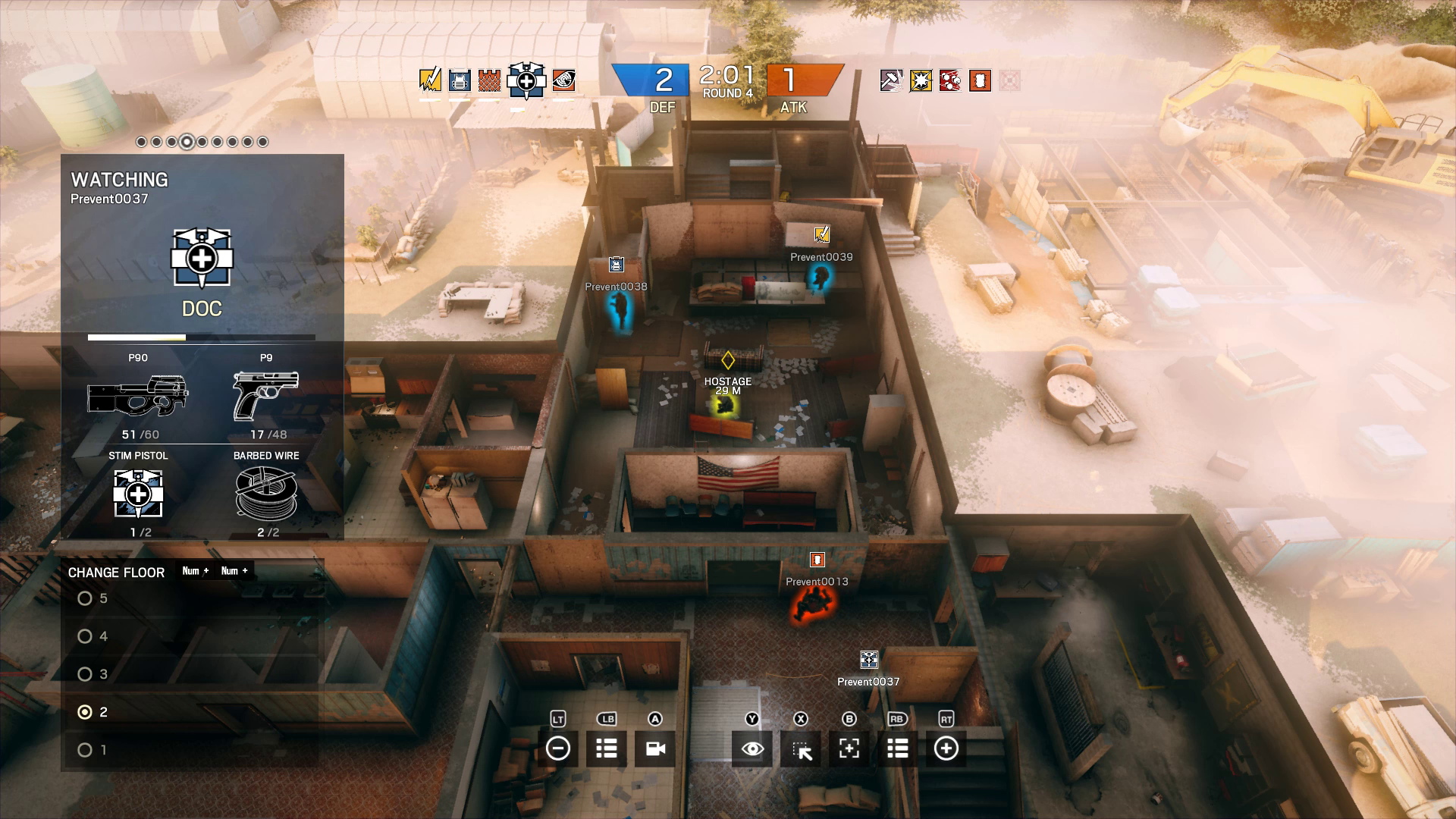Click the Rook armor icon in defender roster
Screen dimensions: 1456x819
pos(460,81)
